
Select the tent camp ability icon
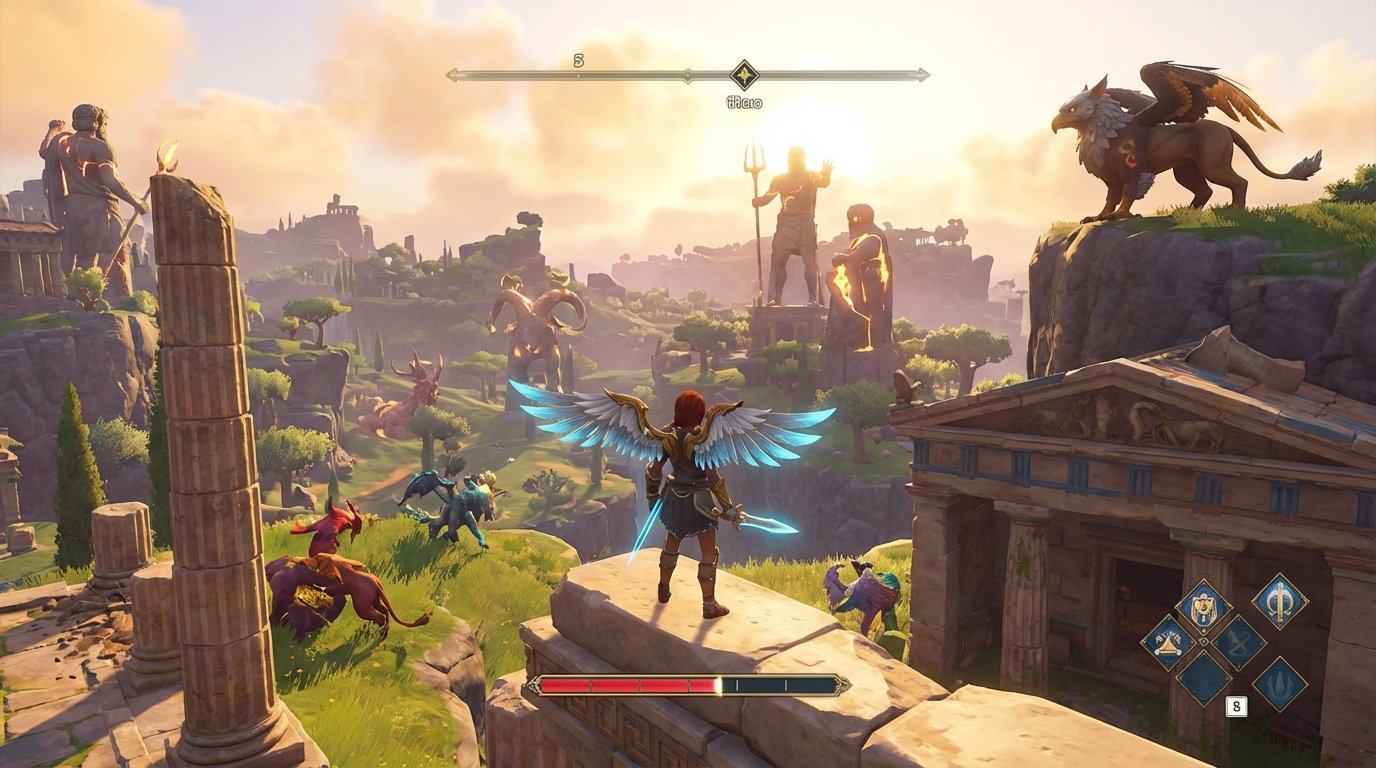point(1167,644)
